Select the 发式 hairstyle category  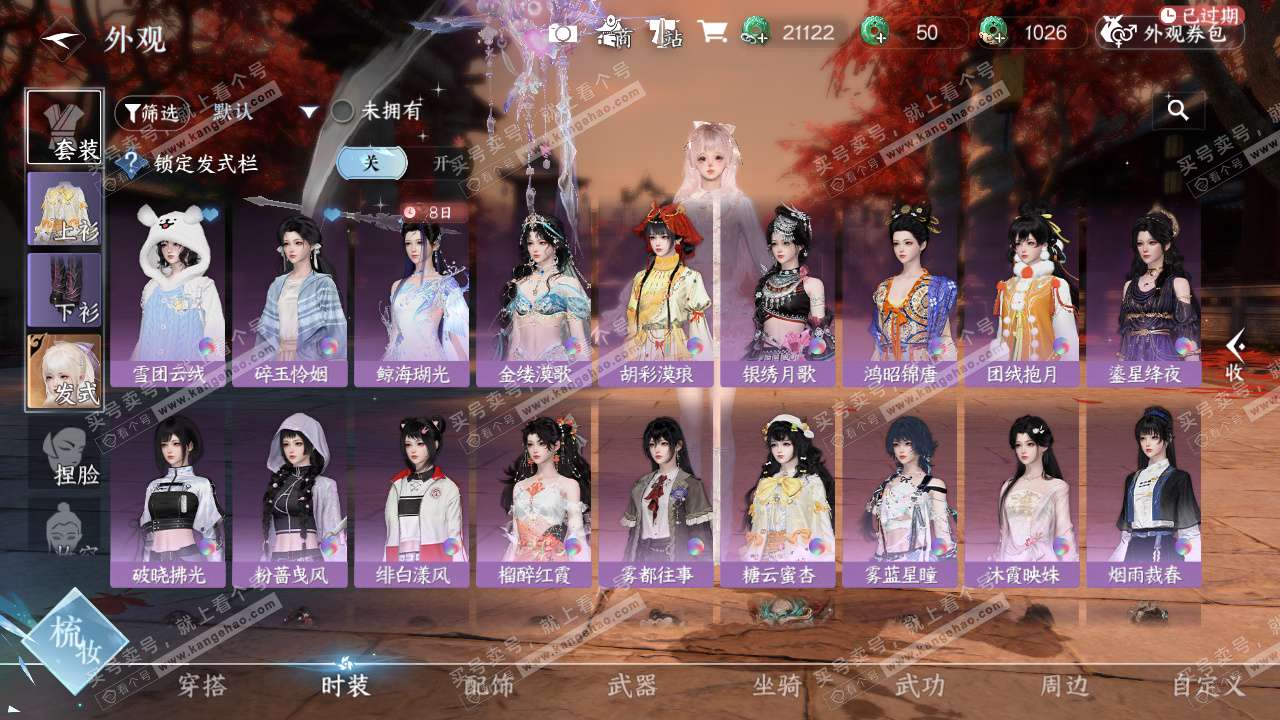coord(64,371)
